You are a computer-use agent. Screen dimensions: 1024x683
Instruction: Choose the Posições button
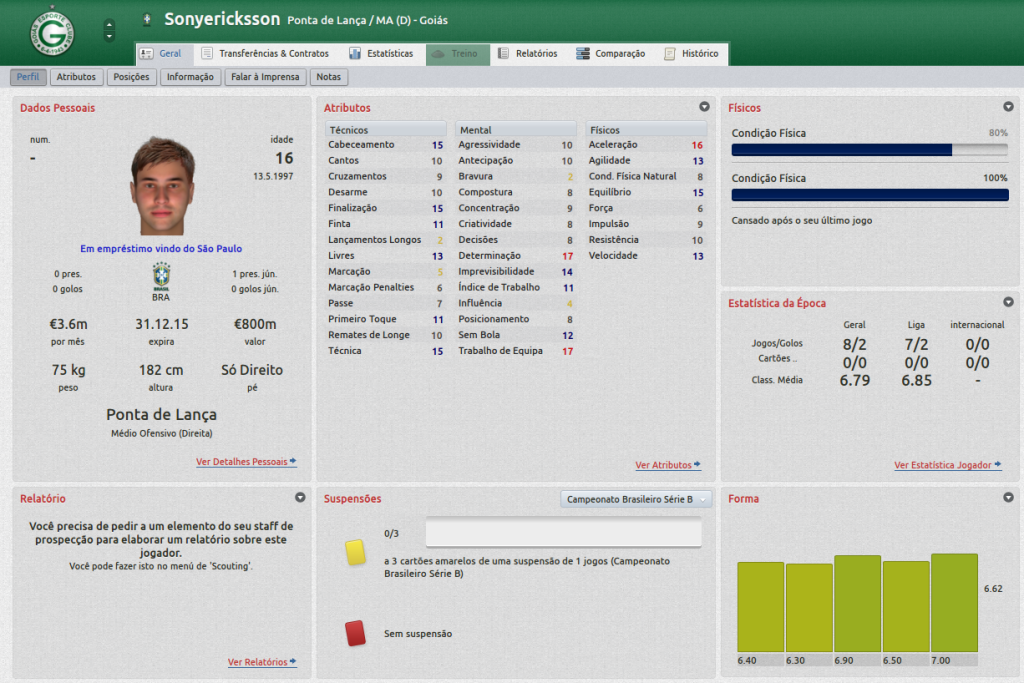tap(132, 77)
